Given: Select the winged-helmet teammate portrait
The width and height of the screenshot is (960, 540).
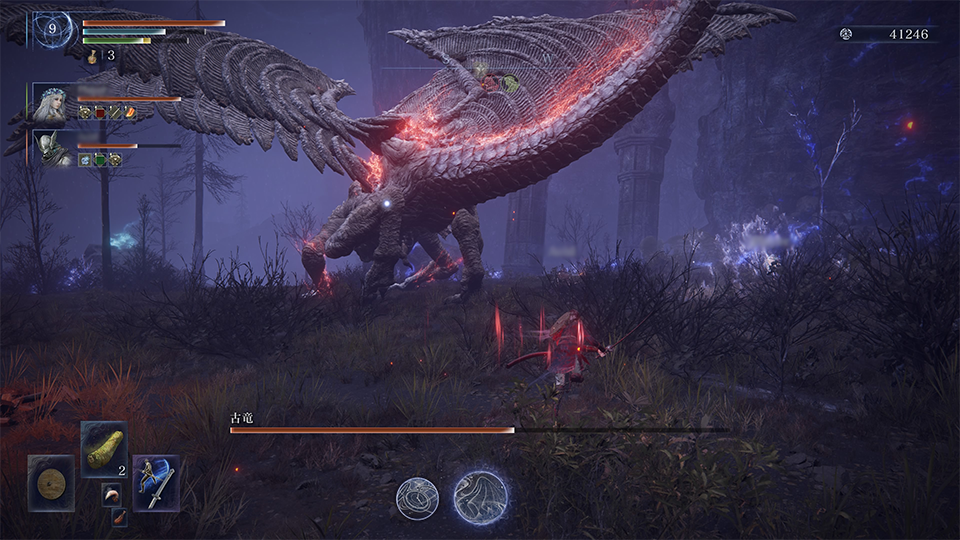Looking at the screenshot, I should point(50,149).
